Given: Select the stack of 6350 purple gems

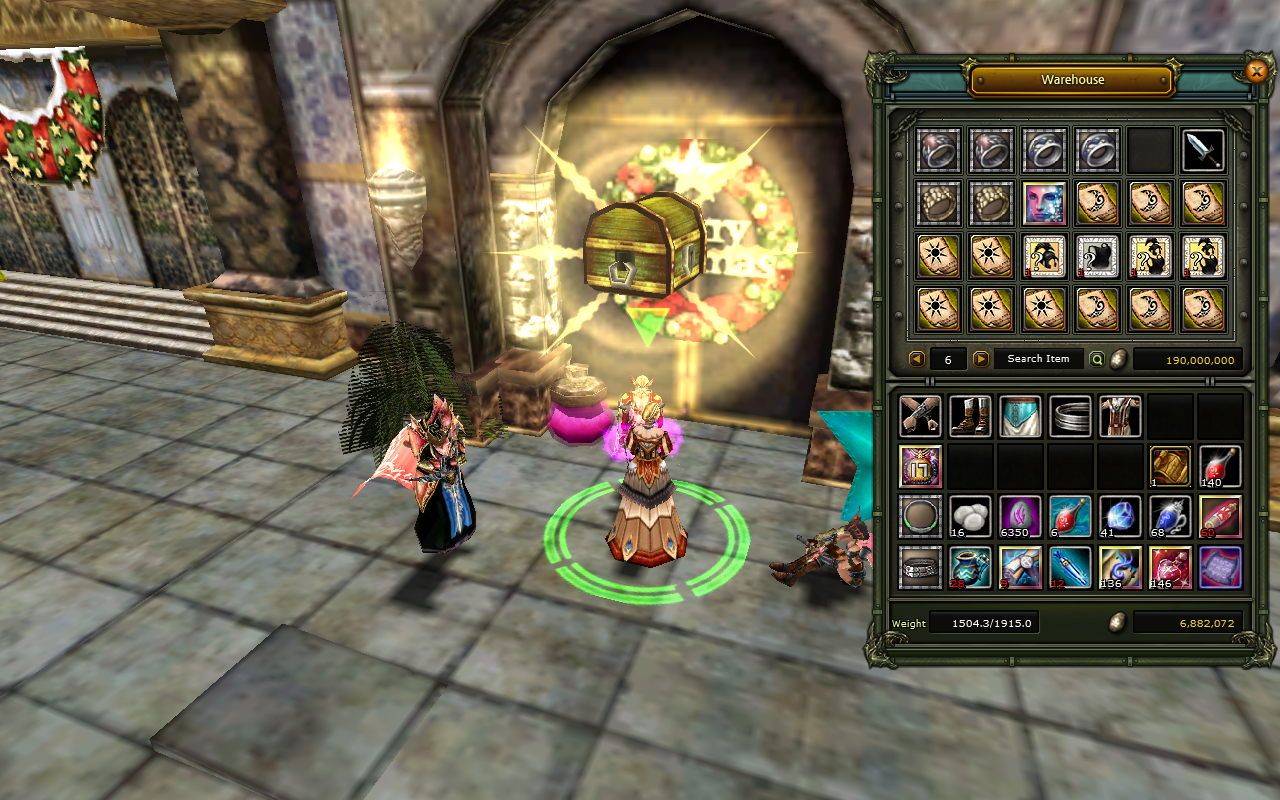Looking at the screenshot, I should 1020,517.
